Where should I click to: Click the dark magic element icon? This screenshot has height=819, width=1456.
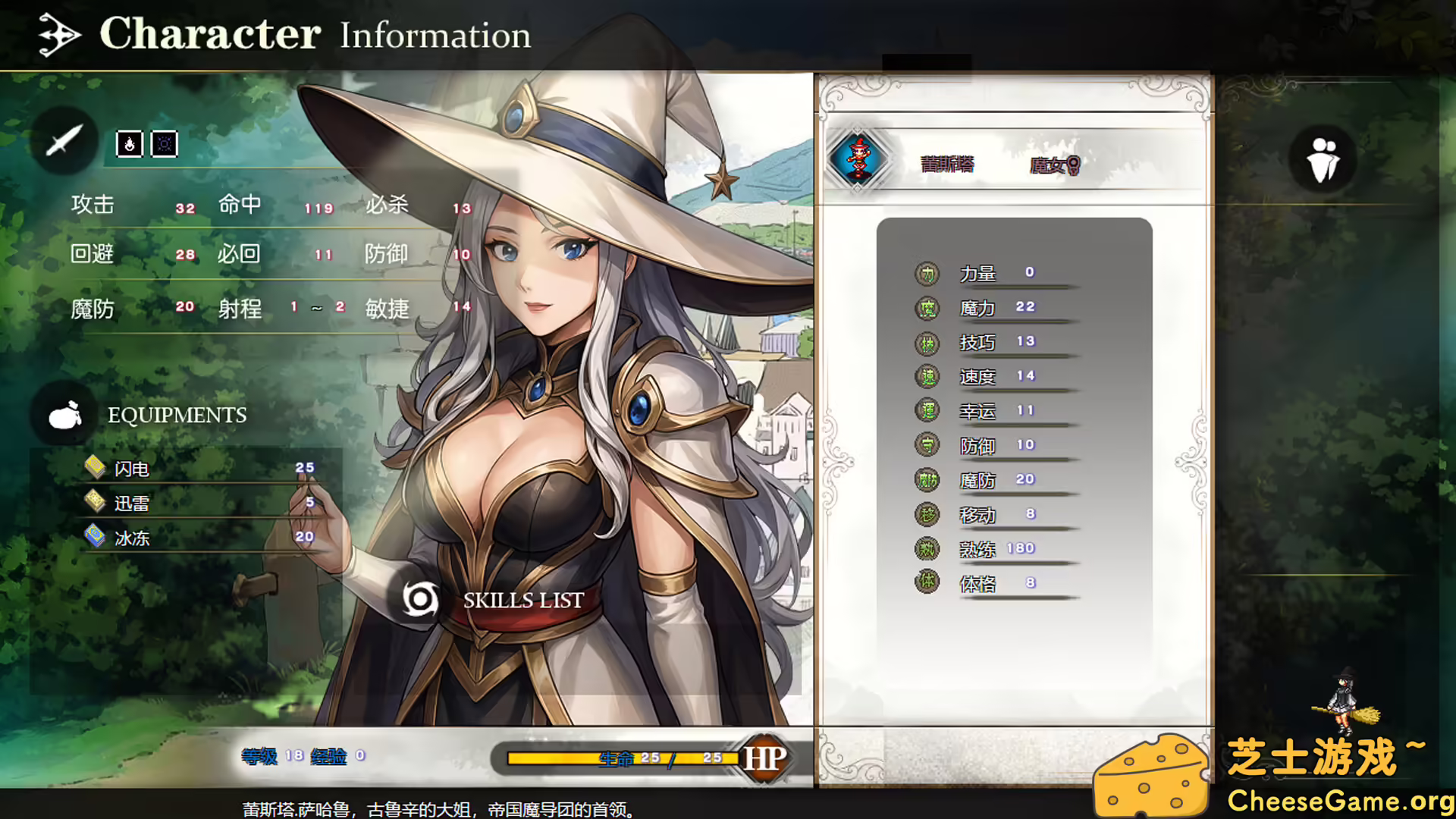pyautogui.click(x=164, y=144)
